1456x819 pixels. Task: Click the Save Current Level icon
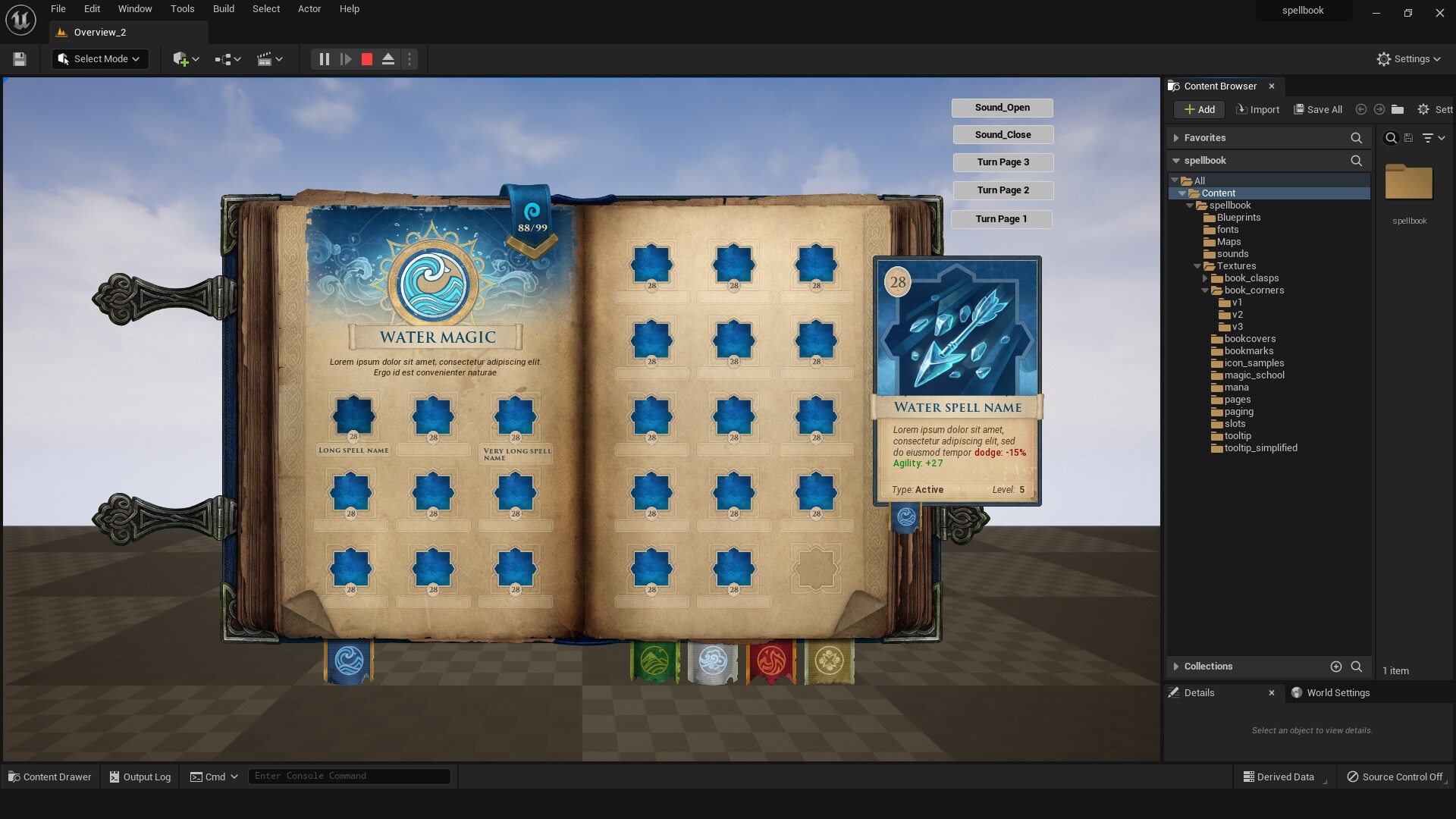click(19, 58)
